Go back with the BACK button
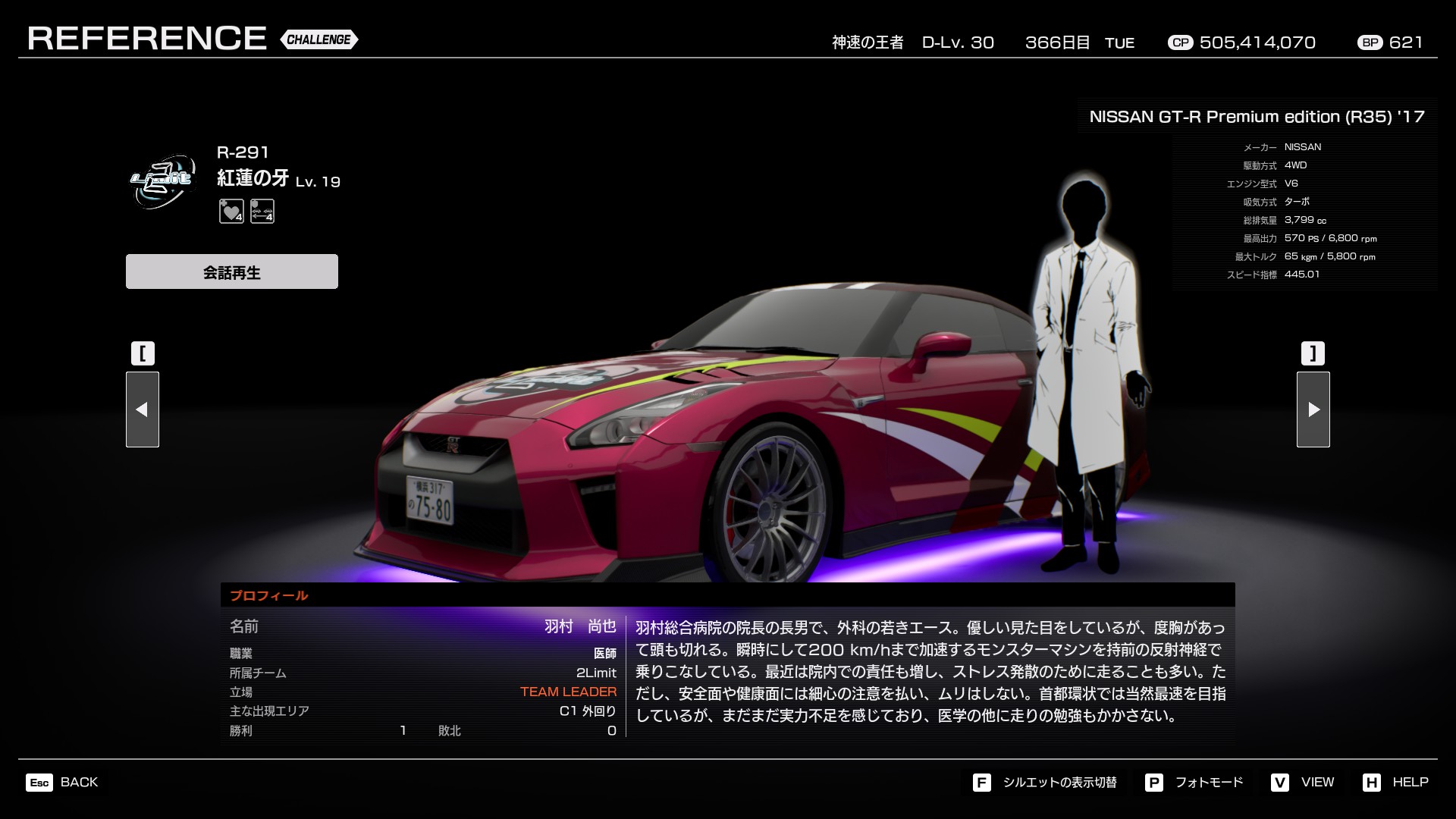Image resolution: width=1456 pixels, height=819 pixels. click(x=63, y=782)
